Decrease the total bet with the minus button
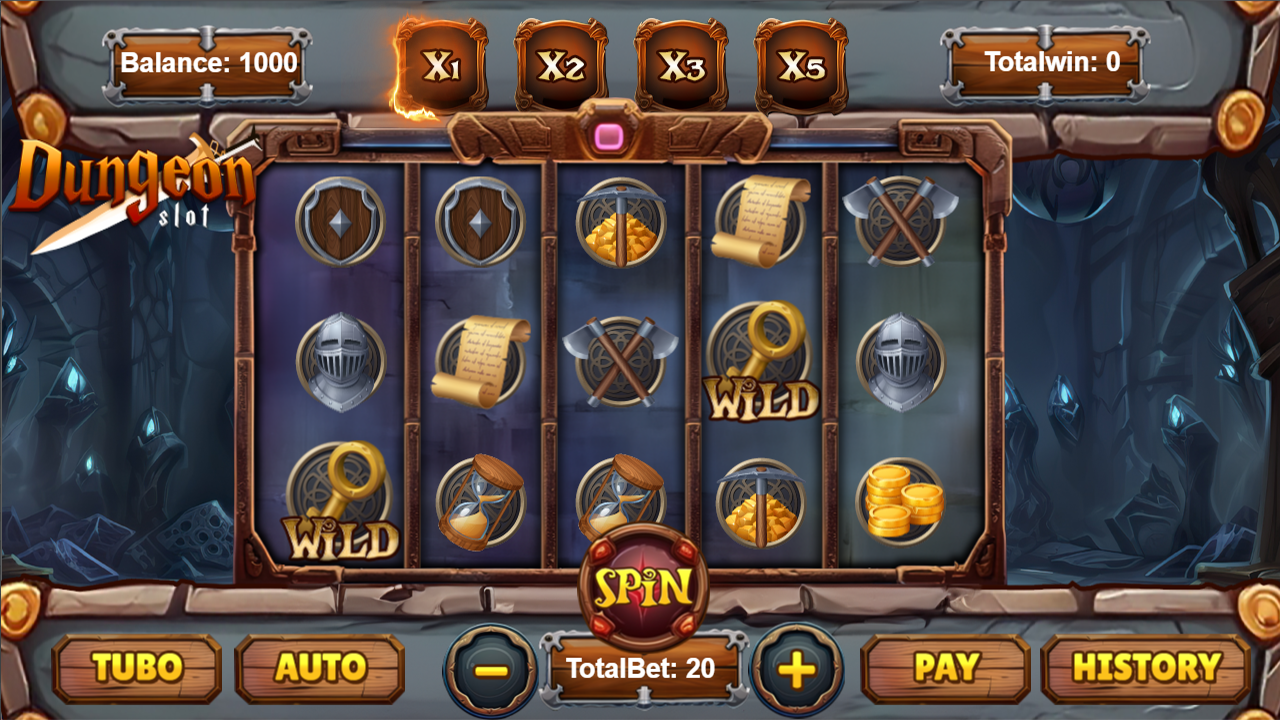The height and width of the screenshot is (720, 1280). tap(489, 668)
